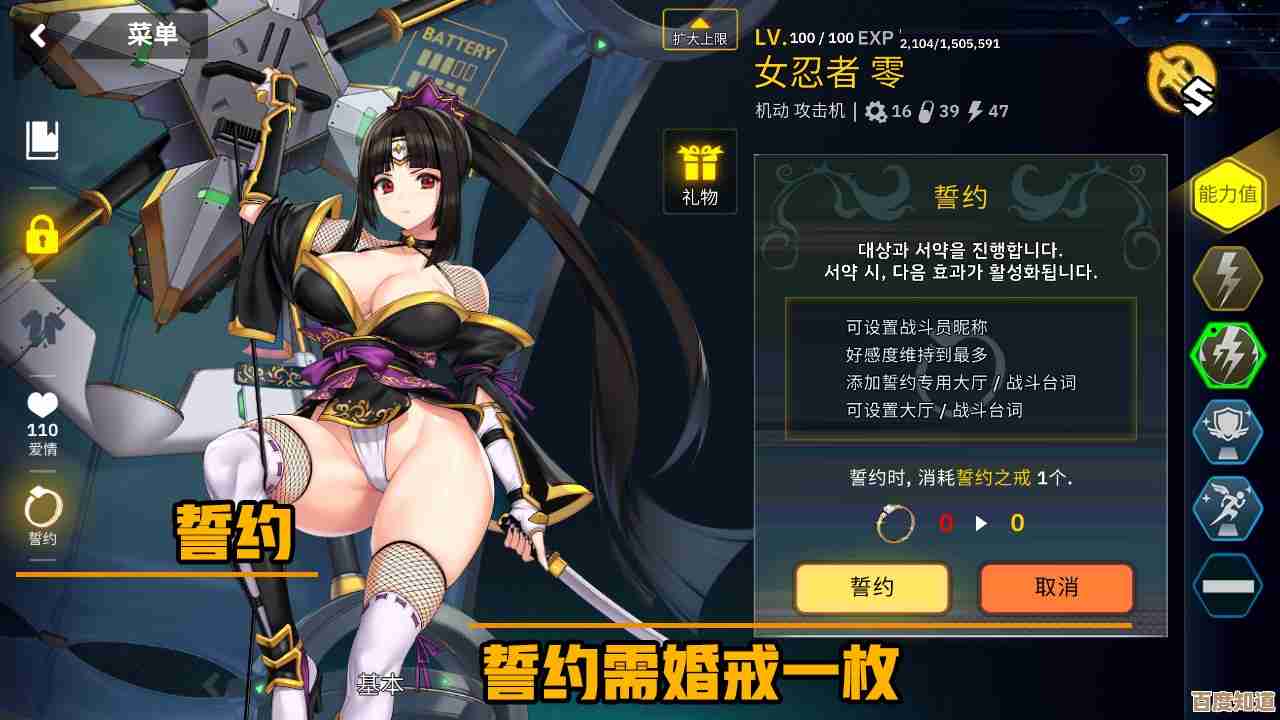The image size is (1280, 720).
Task: Select the book/records icon in left sidebar
Action: [42, 142]
